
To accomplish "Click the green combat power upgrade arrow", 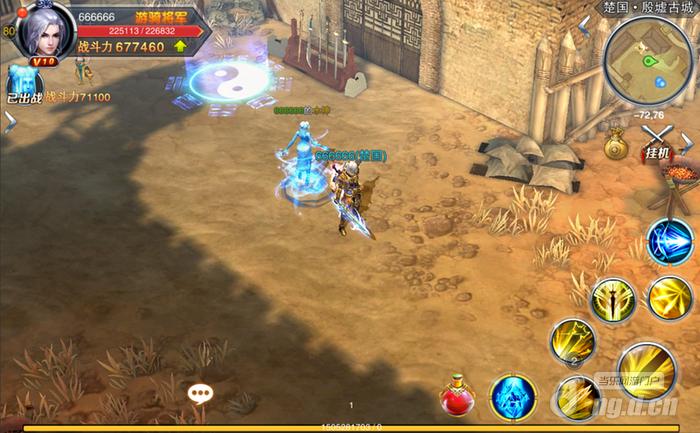I will click(180, 46).
